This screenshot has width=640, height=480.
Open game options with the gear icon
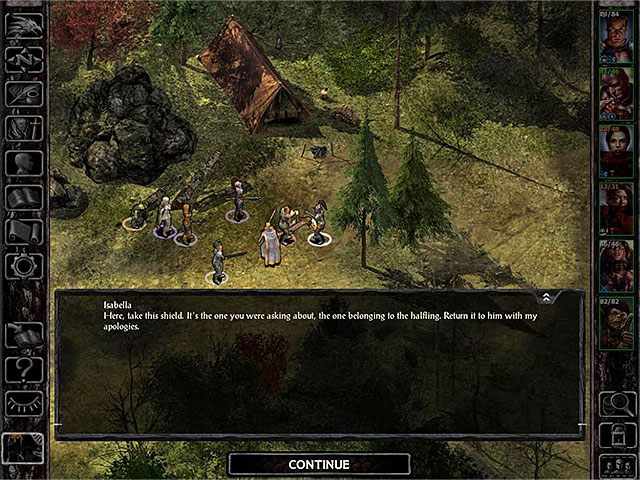click(23, 266)
